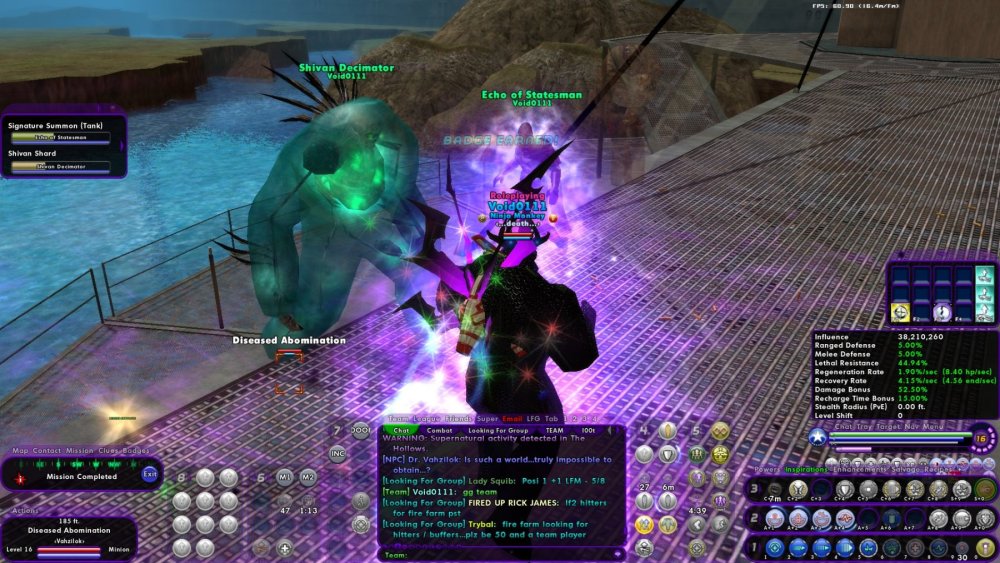Activate the INC macro button
This screenshot has height=563, width=1000.
(x=337, y=453)
